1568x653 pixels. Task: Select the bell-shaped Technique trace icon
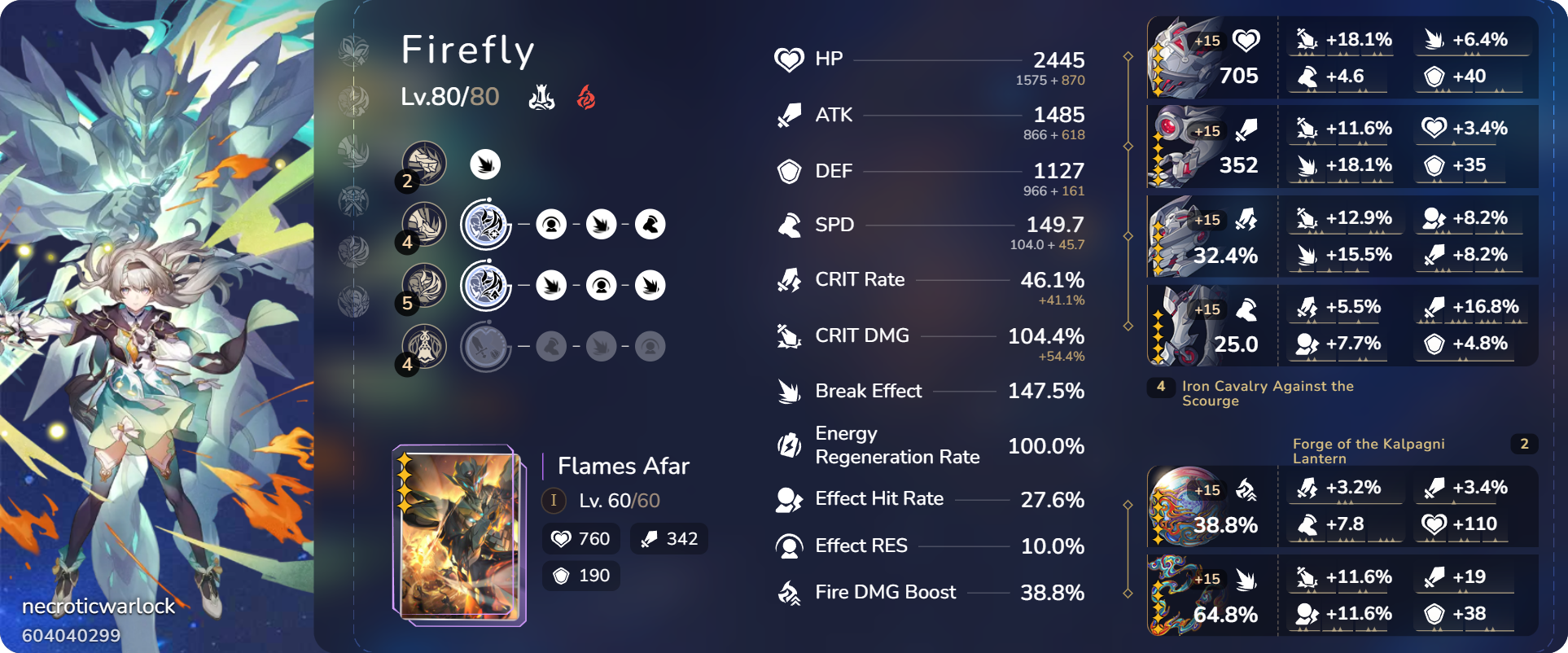[x=423, y=345]
